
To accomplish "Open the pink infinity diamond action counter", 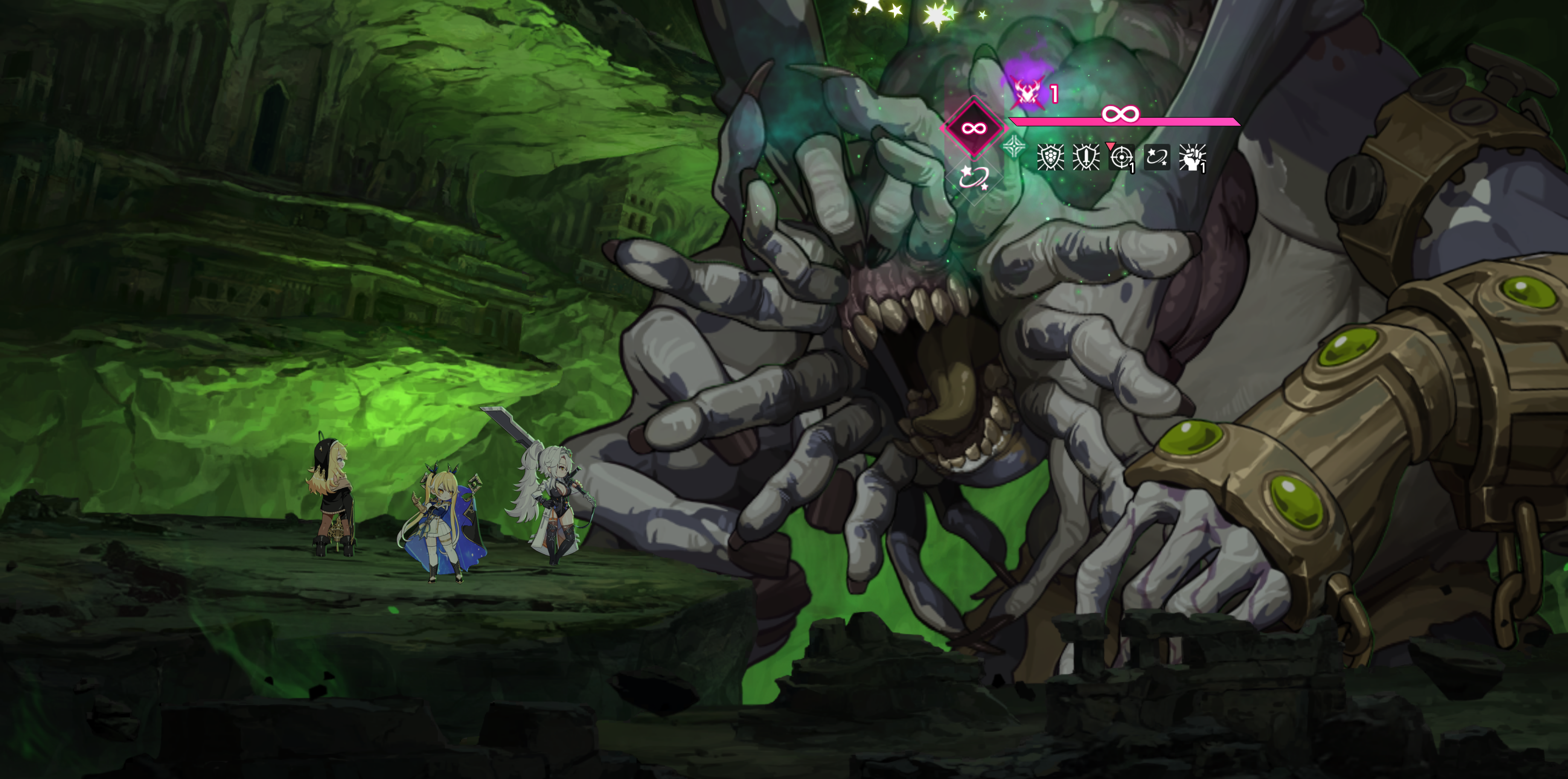I will click(973, 128).
